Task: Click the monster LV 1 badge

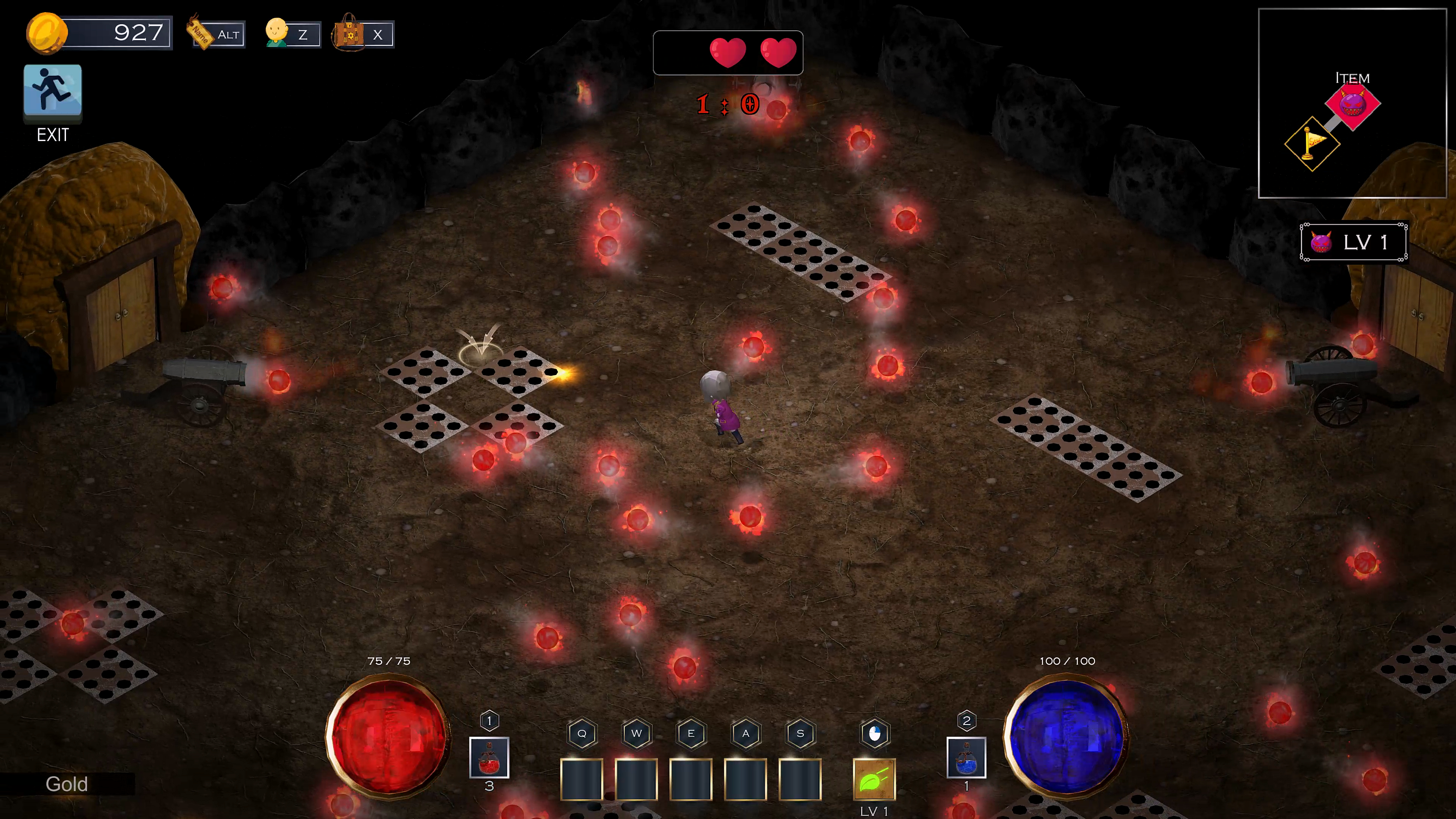Action: (1353, 243)
